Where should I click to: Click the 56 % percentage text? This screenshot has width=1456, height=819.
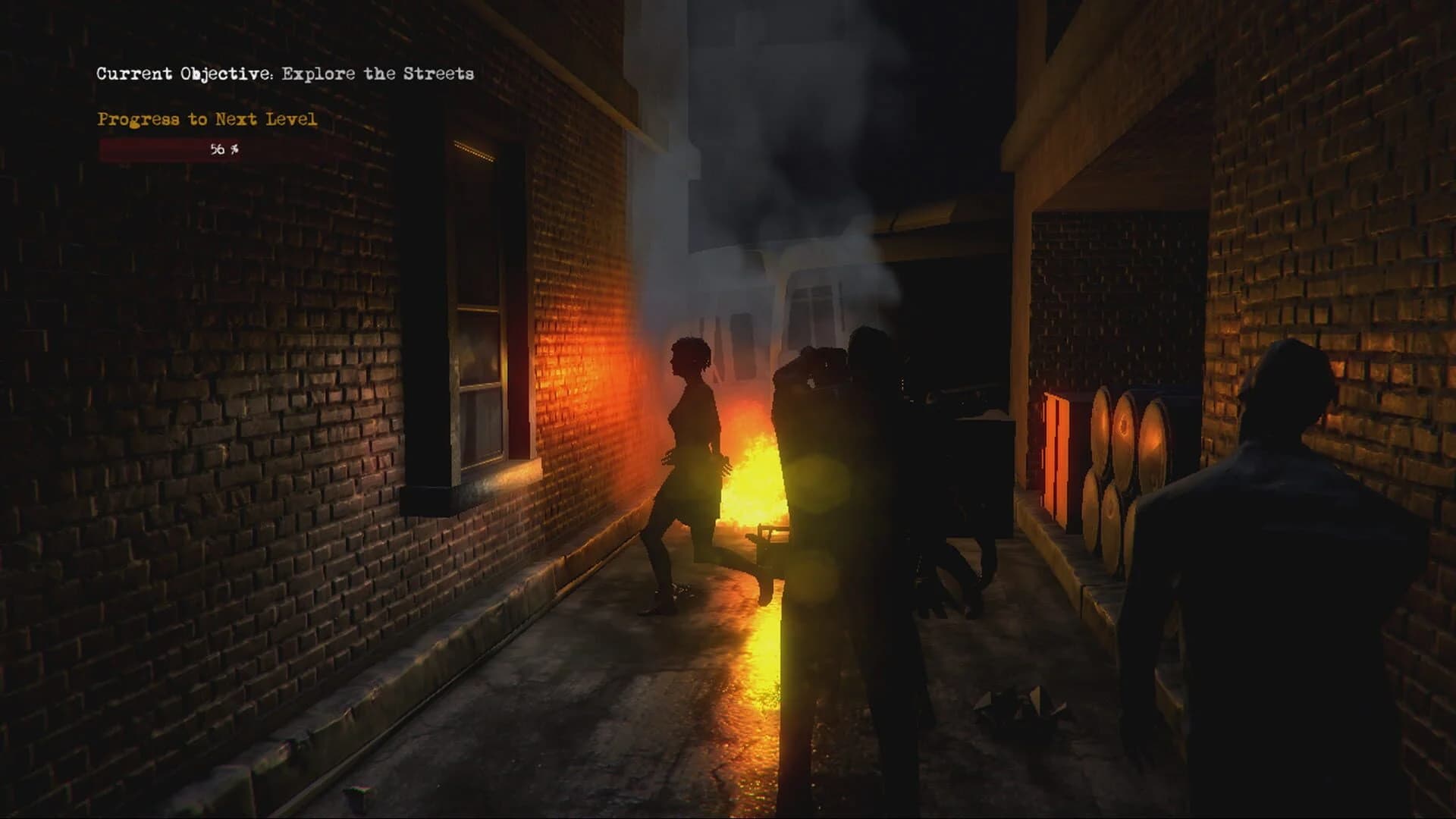pos(223,149)
